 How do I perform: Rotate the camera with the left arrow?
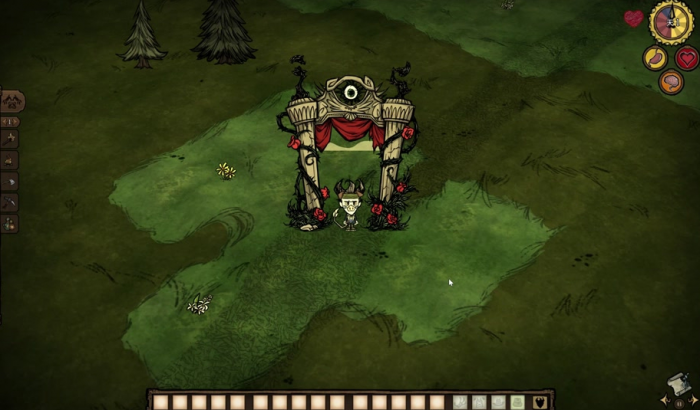point(664,401)
